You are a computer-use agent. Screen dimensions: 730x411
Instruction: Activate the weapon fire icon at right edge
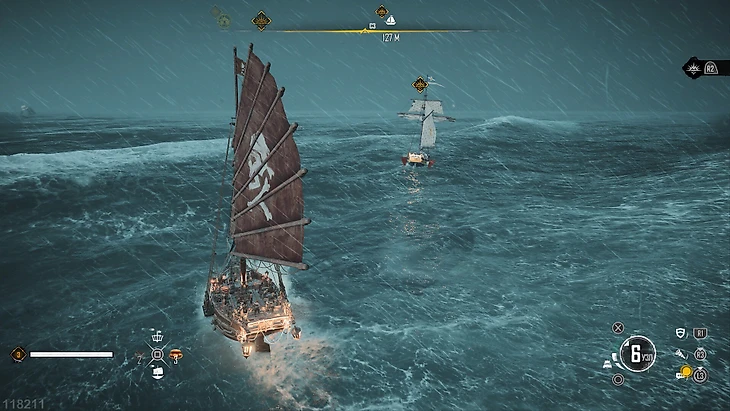coord(693,68)
